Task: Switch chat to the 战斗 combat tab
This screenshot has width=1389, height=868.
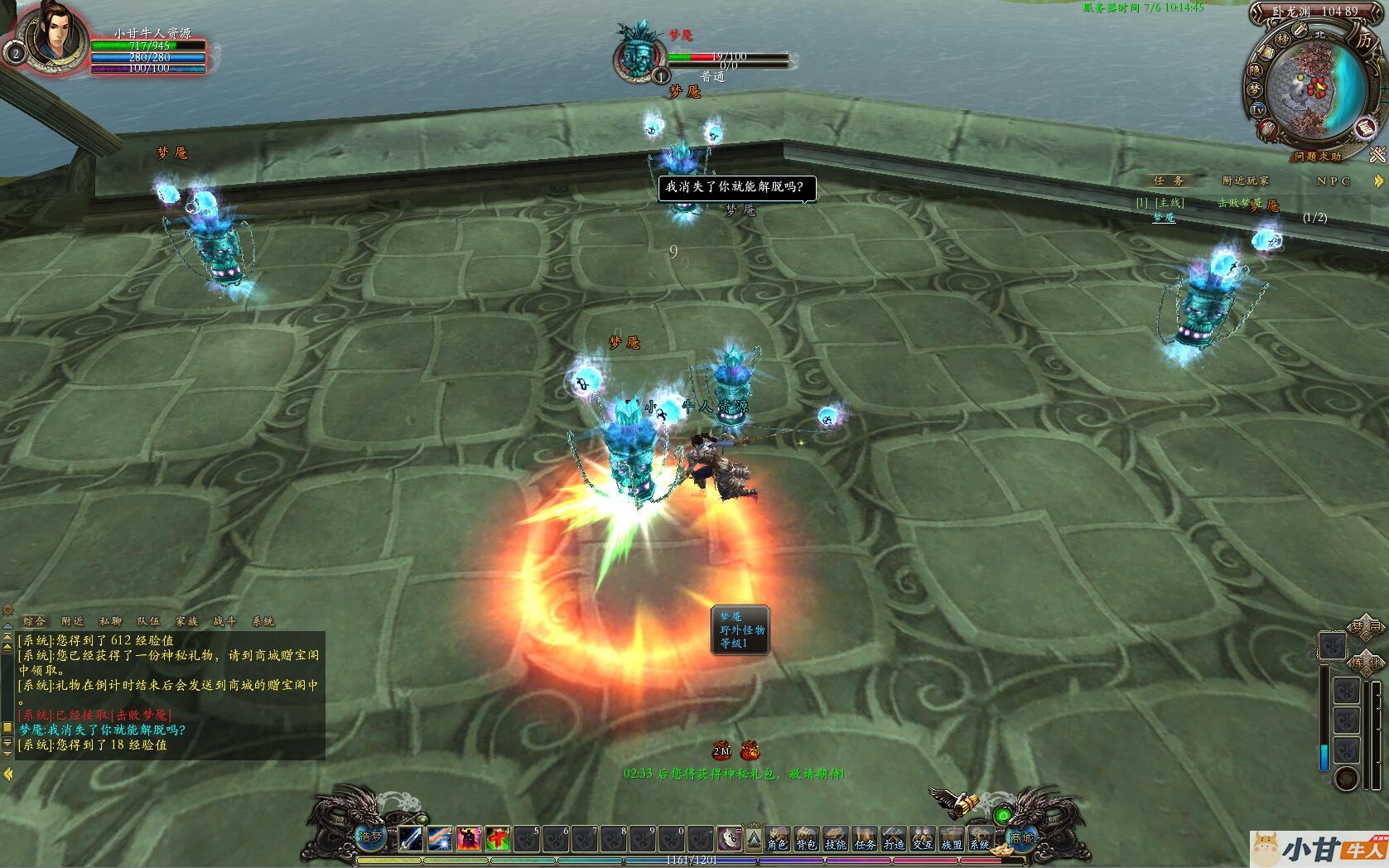Action: (x=224, y=621)
